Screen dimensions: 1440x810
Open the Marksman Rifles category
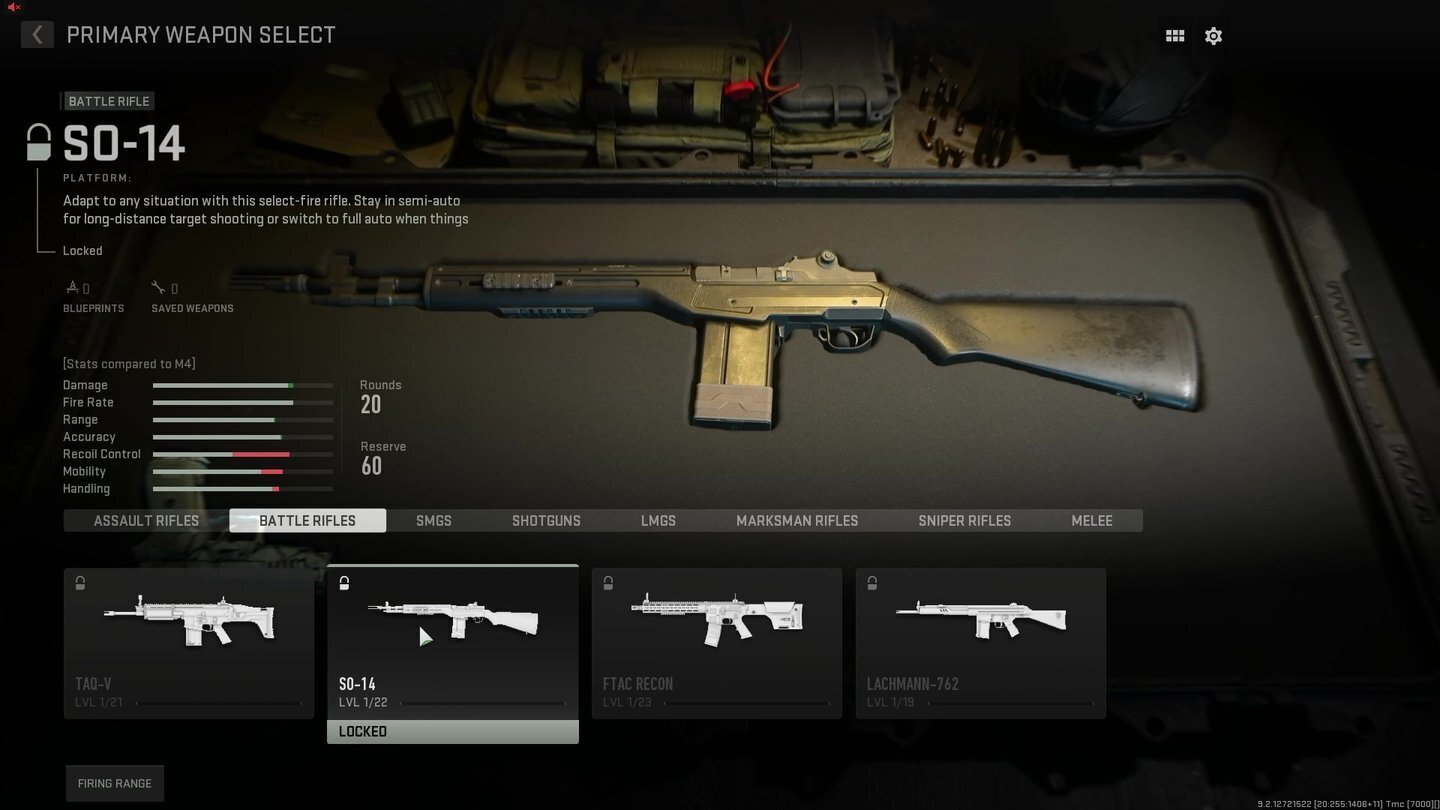[797, 520]
